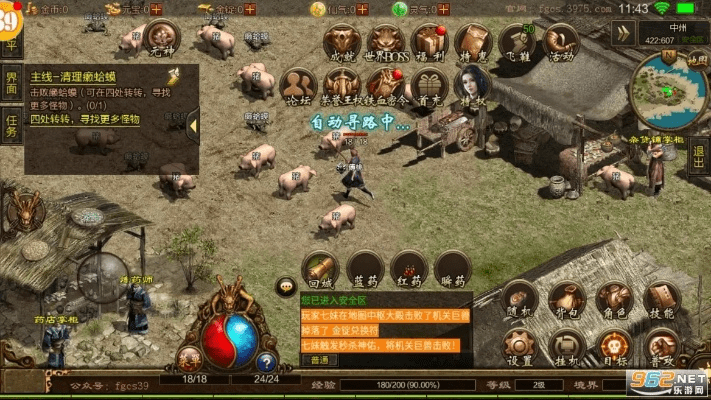
Task: Open the 成就 achievements icon
Action: pos(343,41)
